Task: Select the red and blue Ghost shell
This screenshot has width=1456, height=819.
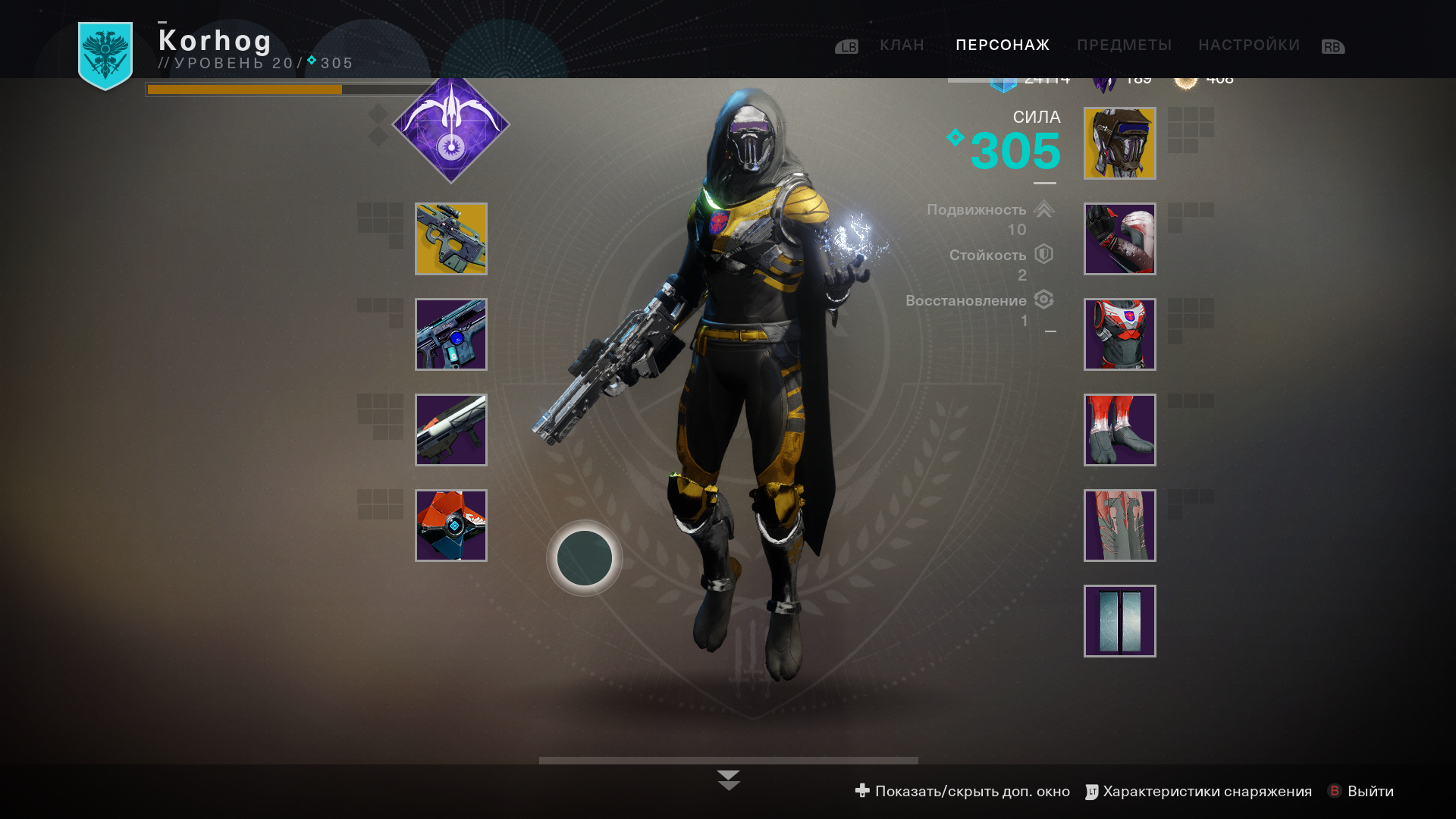Action: coord(451,526)
